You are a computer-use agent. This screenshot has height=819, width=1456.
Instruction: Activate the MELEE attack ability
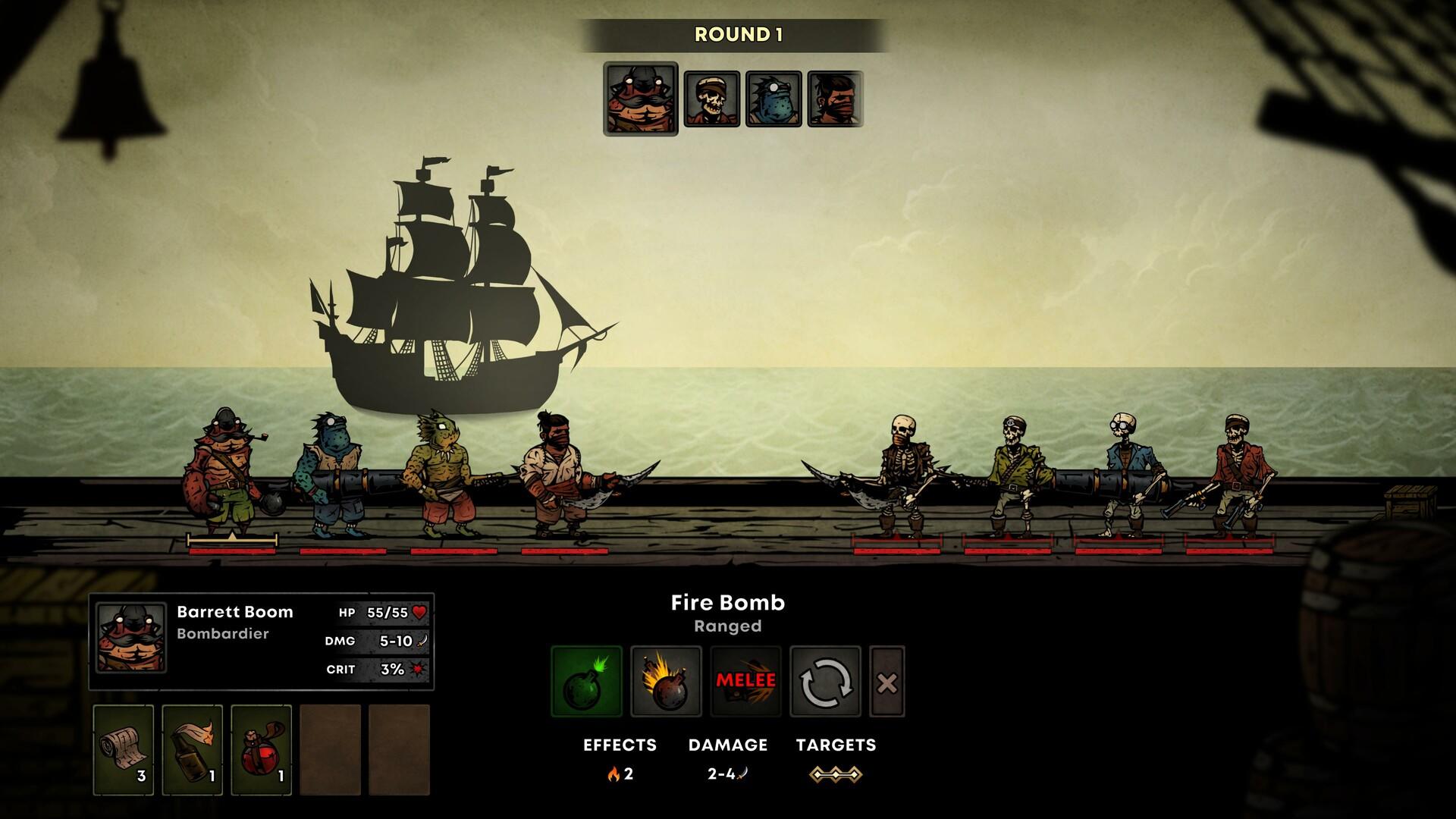click(x=745, y=681)
